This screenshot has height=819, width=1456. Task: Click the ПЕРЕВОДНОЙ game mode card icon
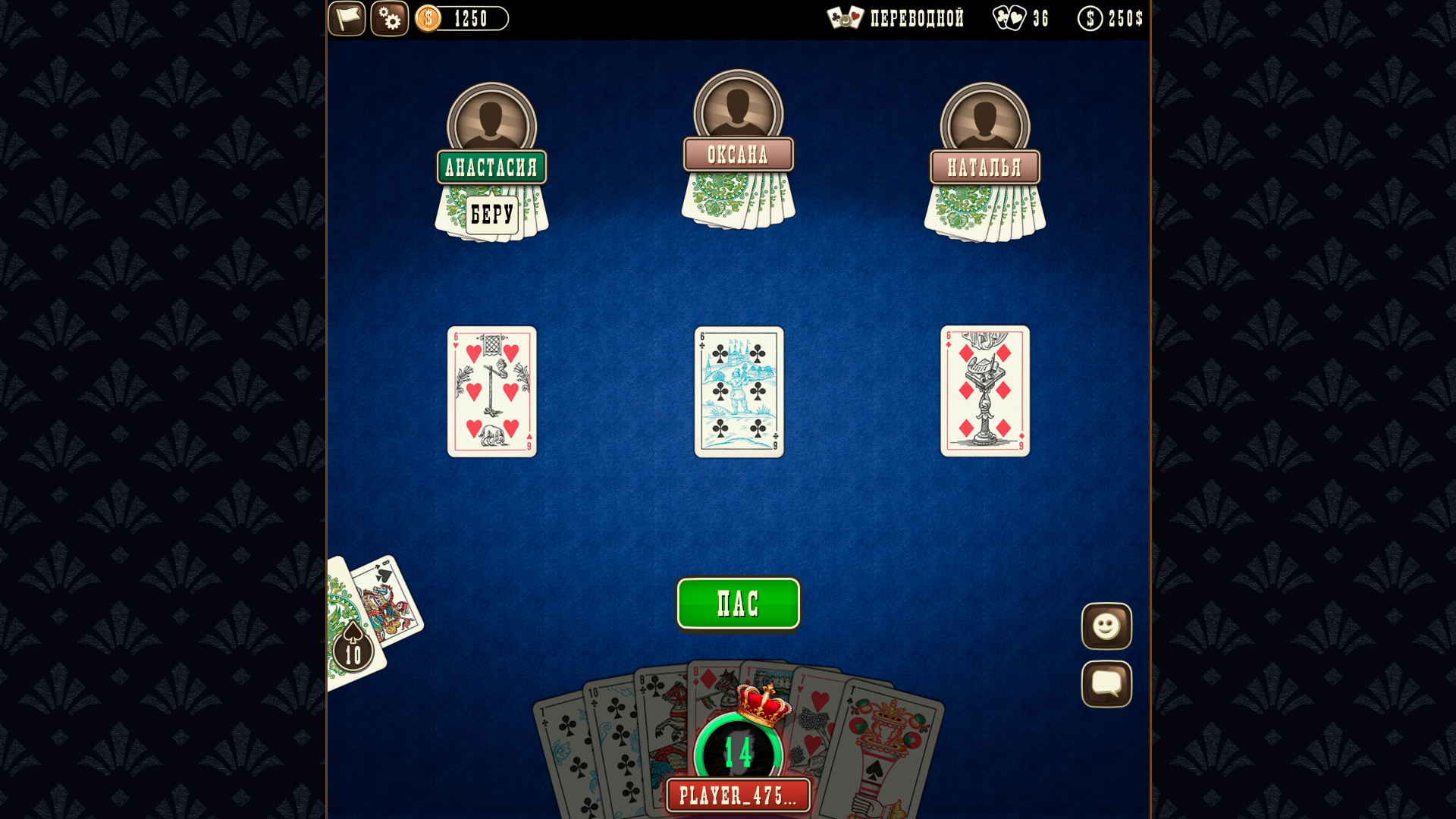click(x=844, y=18)
